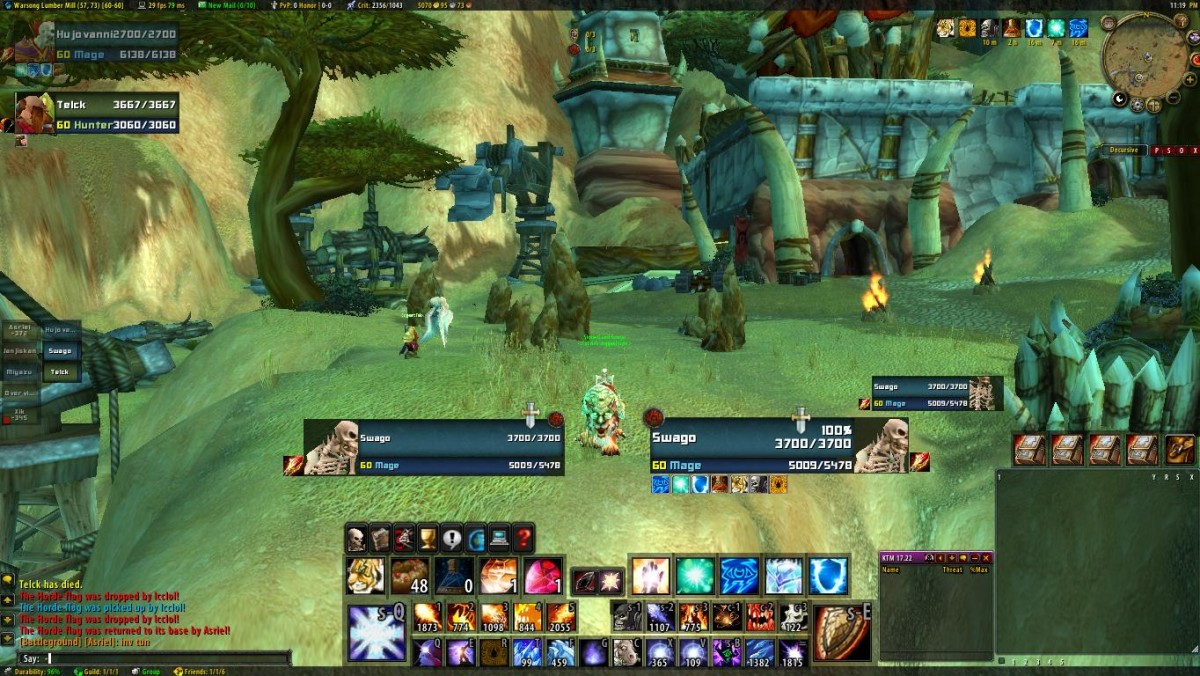Image resolution: width=1200 pixels, height=676 pixels.
Task: Click the Decursive addon bar
Action: pyautogui.click(x=1126, y=150)
